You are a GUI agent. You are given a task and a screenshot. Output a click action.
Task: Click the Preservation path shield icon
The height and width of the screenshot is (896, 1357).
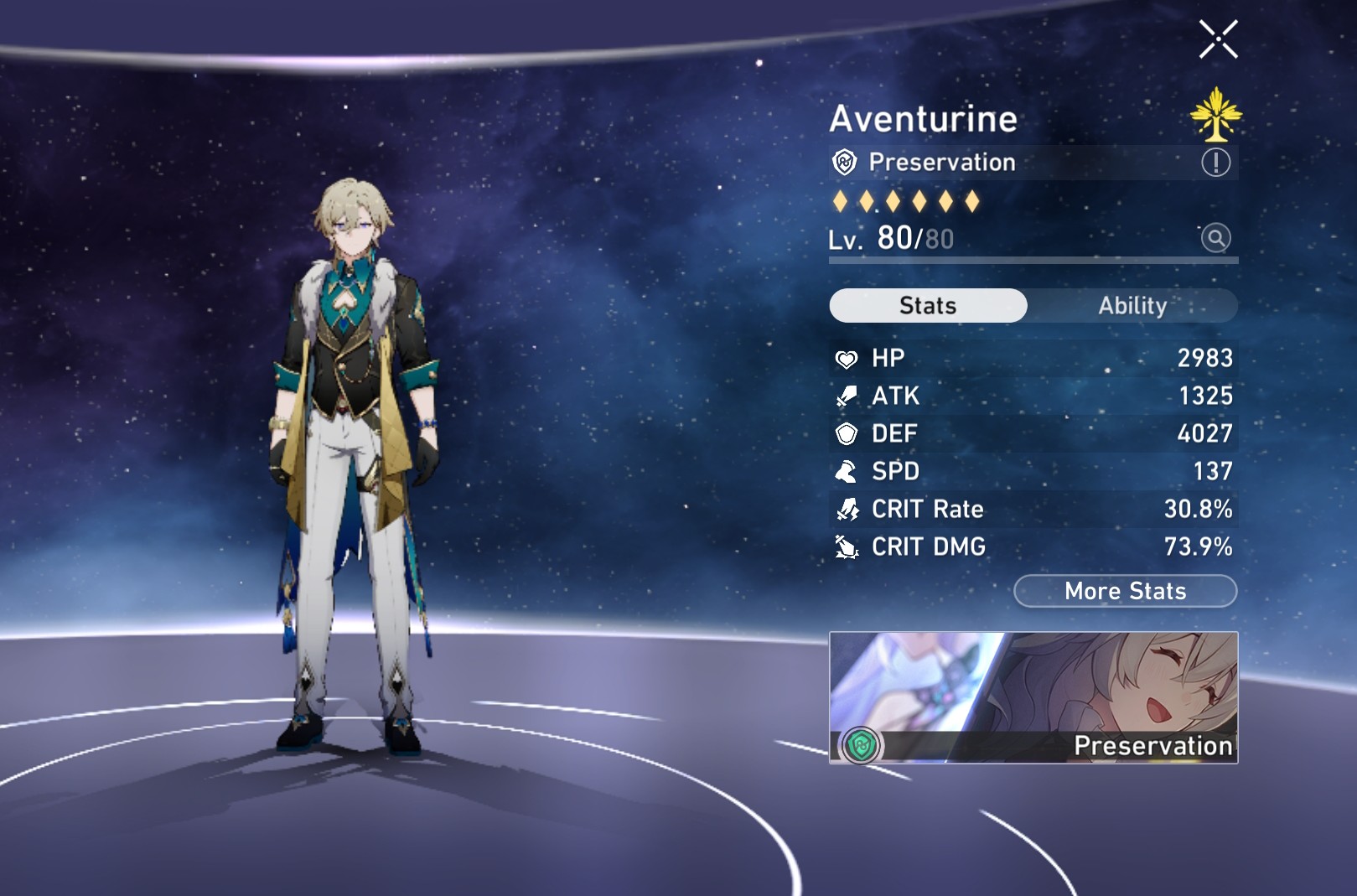[x=843, y=163]
